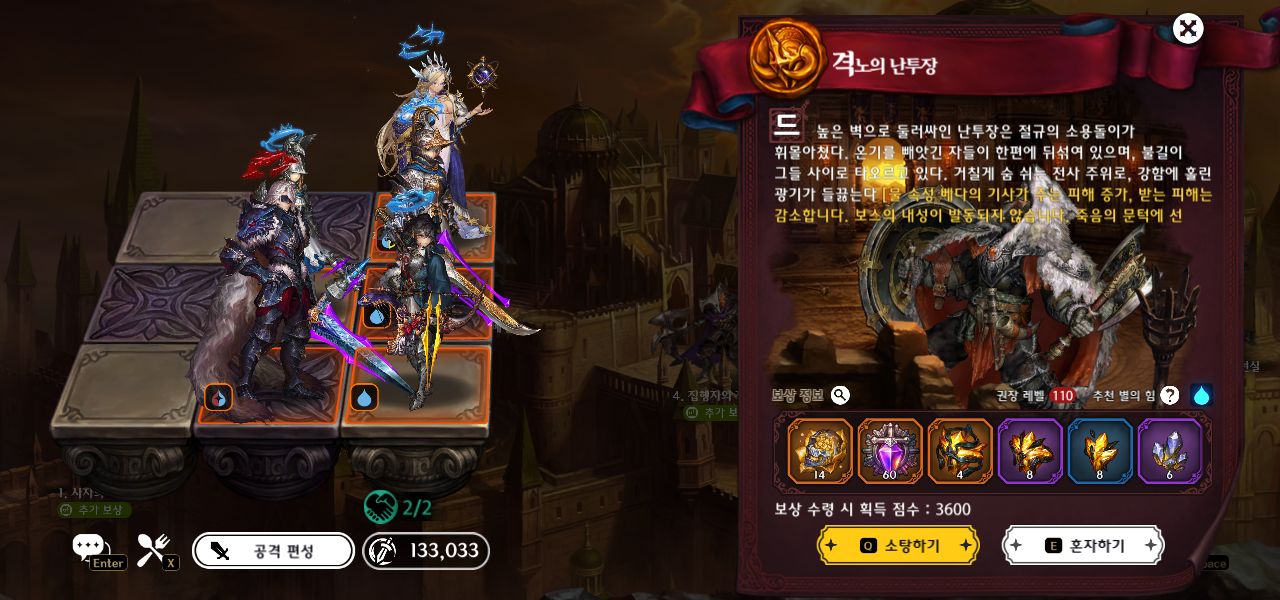
Task: Show help for 추천 별의 힘
Action: [x=1169, y=396]
